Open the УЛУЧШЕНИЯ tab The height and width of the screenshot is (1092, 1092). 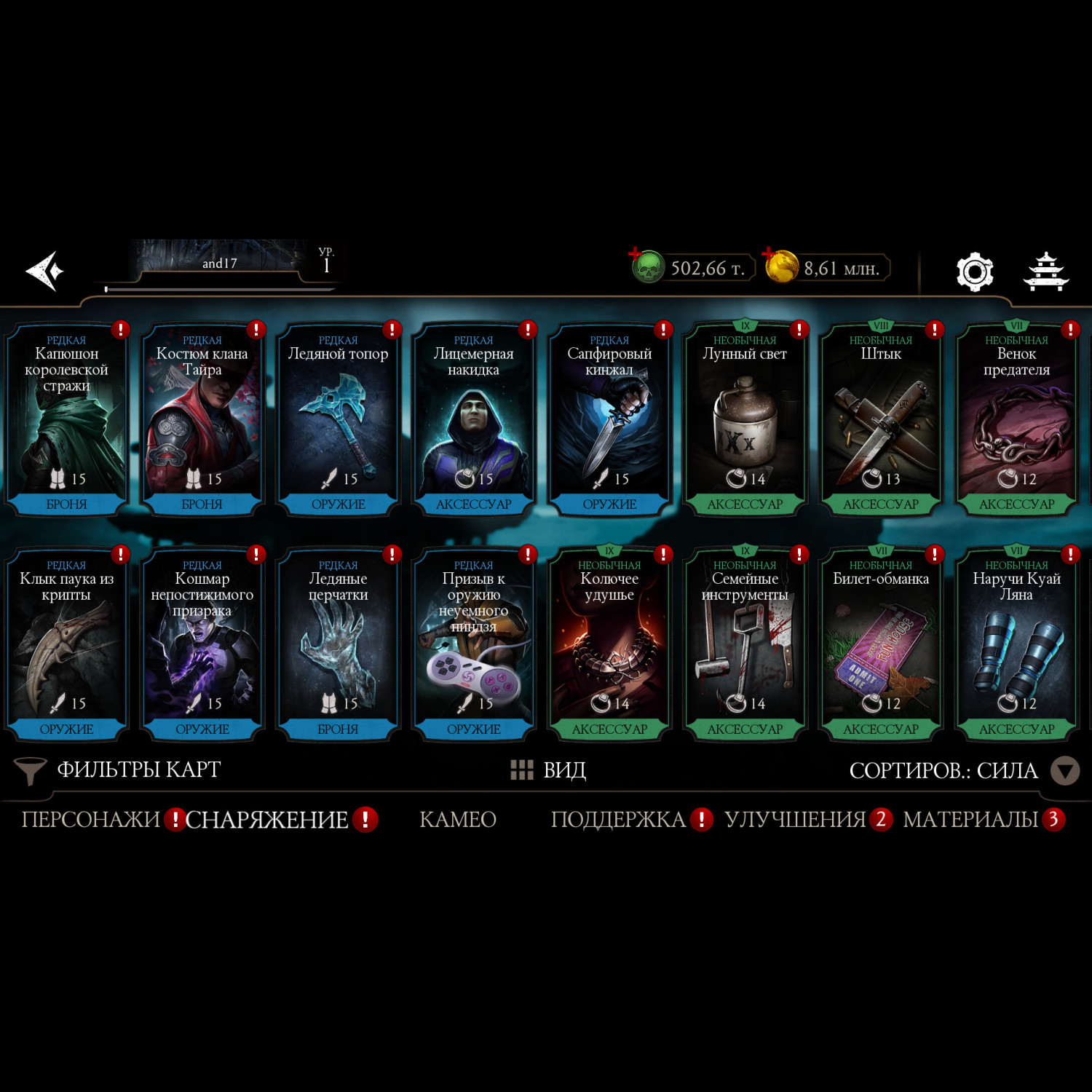pos(795,820)
